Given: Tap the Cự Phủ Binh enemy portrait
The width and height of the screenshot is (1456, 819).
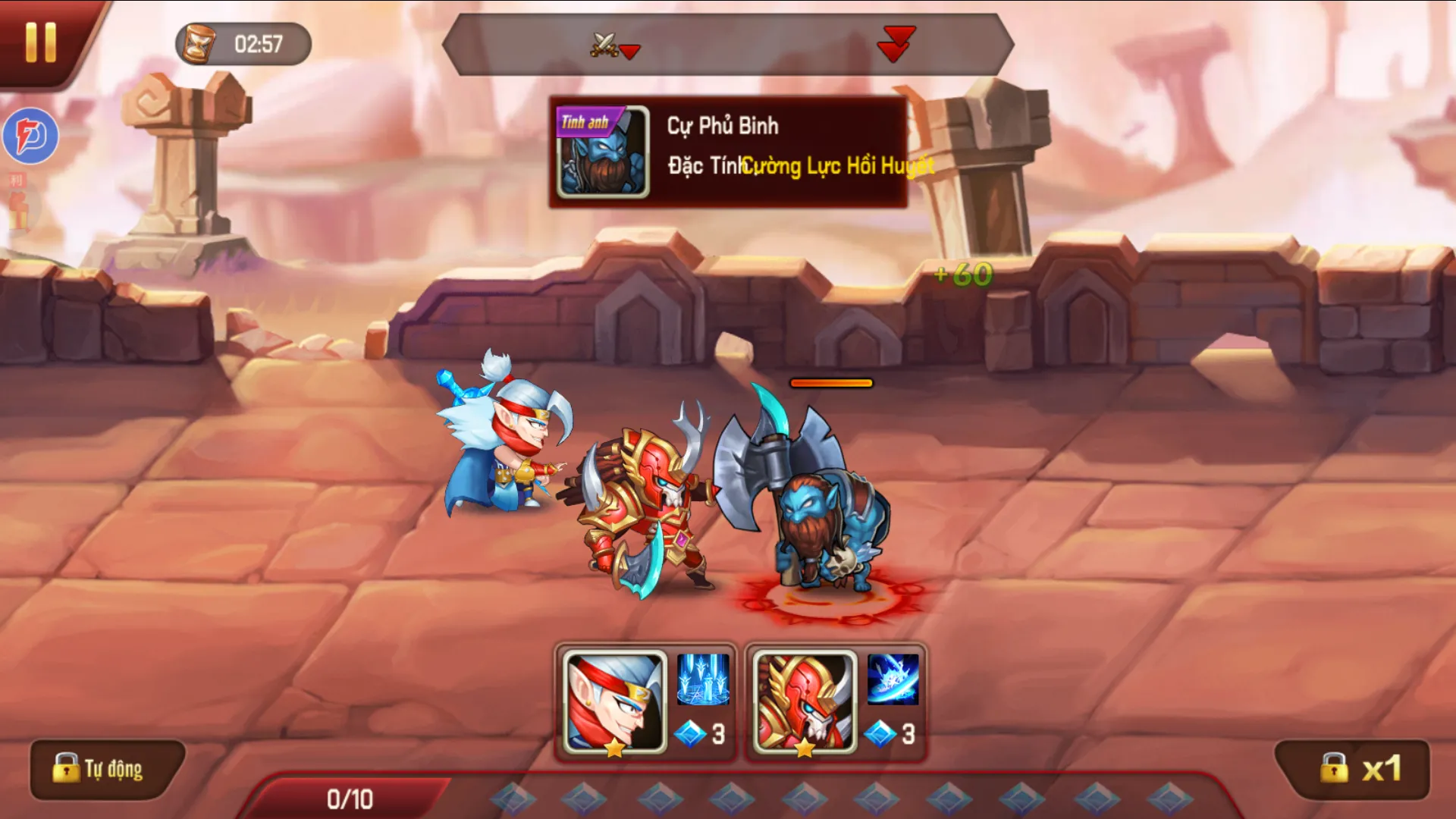Looking at the screenshot, I should pyautogui.click(x=603, y=152).
